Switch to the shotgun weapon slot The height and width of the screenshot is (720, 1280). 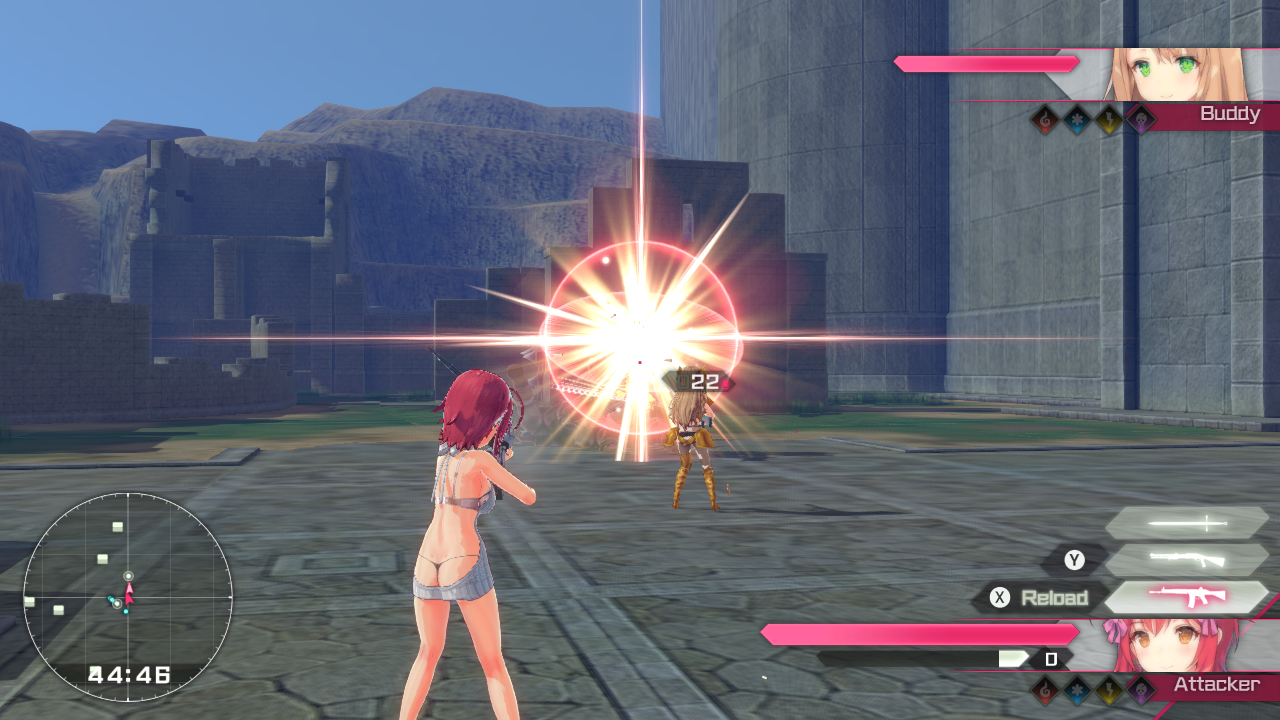tap(1186, 560)
